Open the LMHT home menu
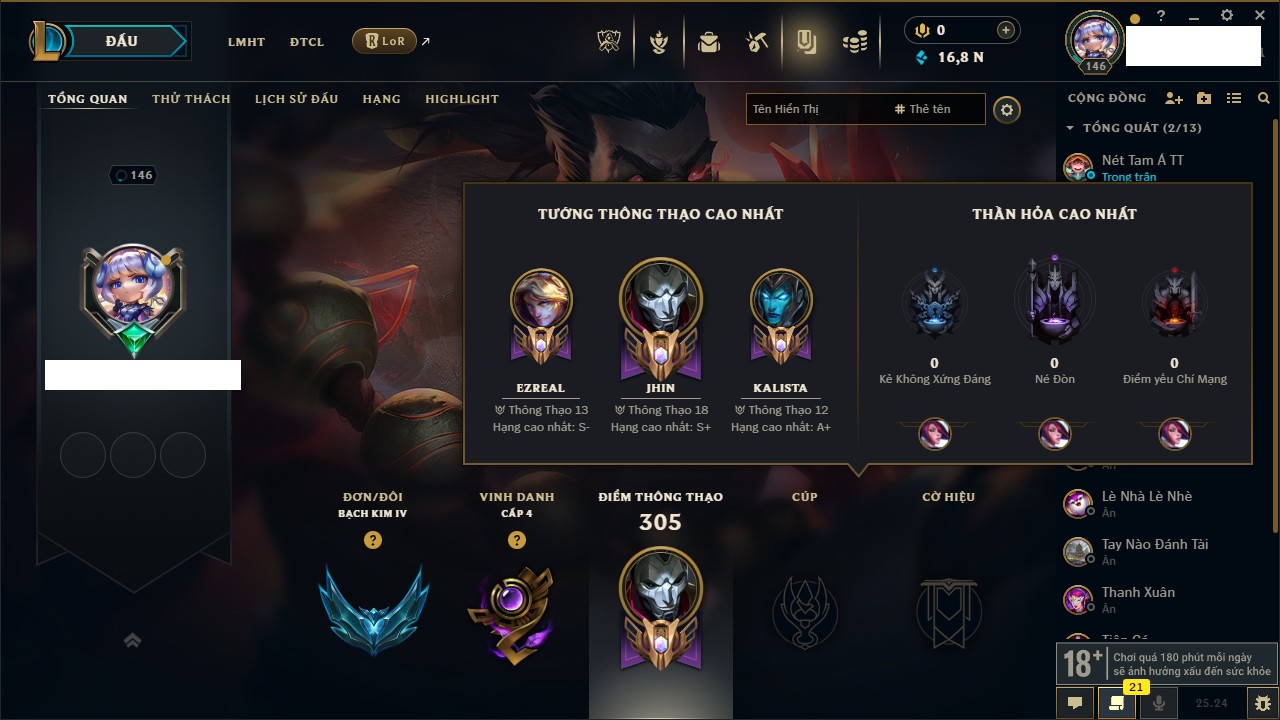The width and height of the screenshot is (1280, 720). pyautogui.click(x=246, y=42)
